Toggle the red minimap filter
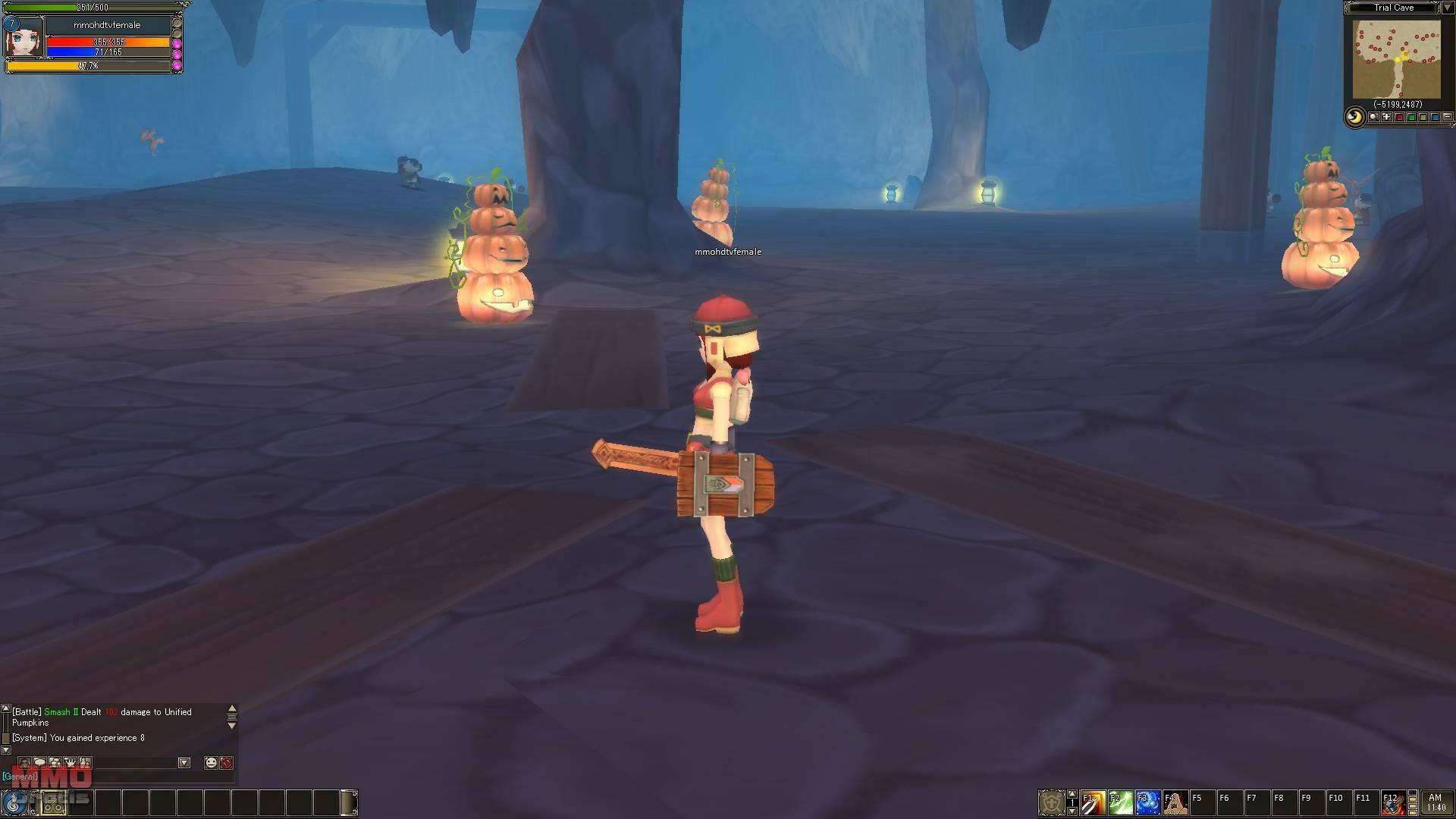The width and height of the screenshot is (1456, 819). 1399,118
